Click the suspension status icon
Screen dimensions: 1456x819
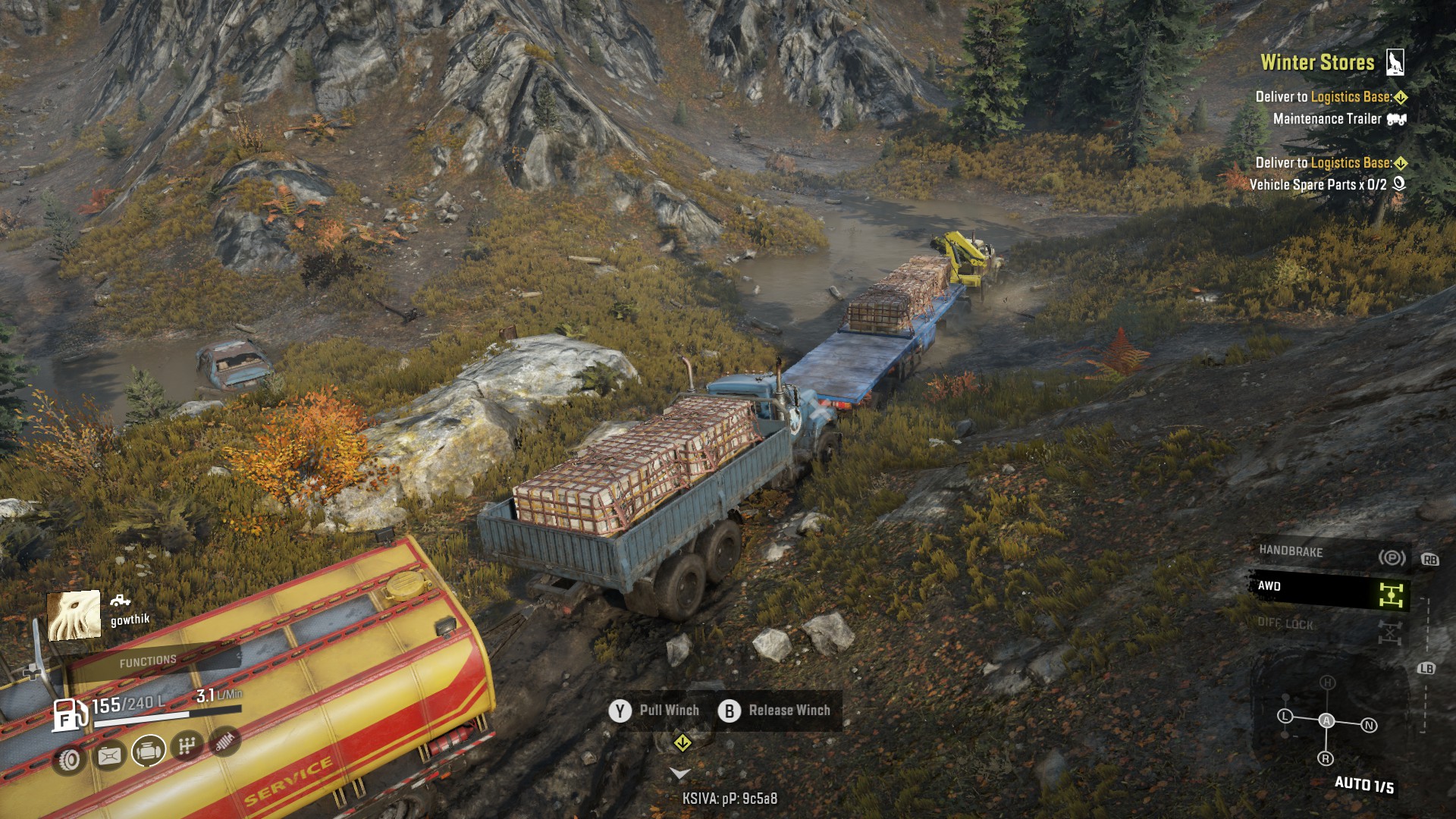pyautogui.click(x=224, y=741)
